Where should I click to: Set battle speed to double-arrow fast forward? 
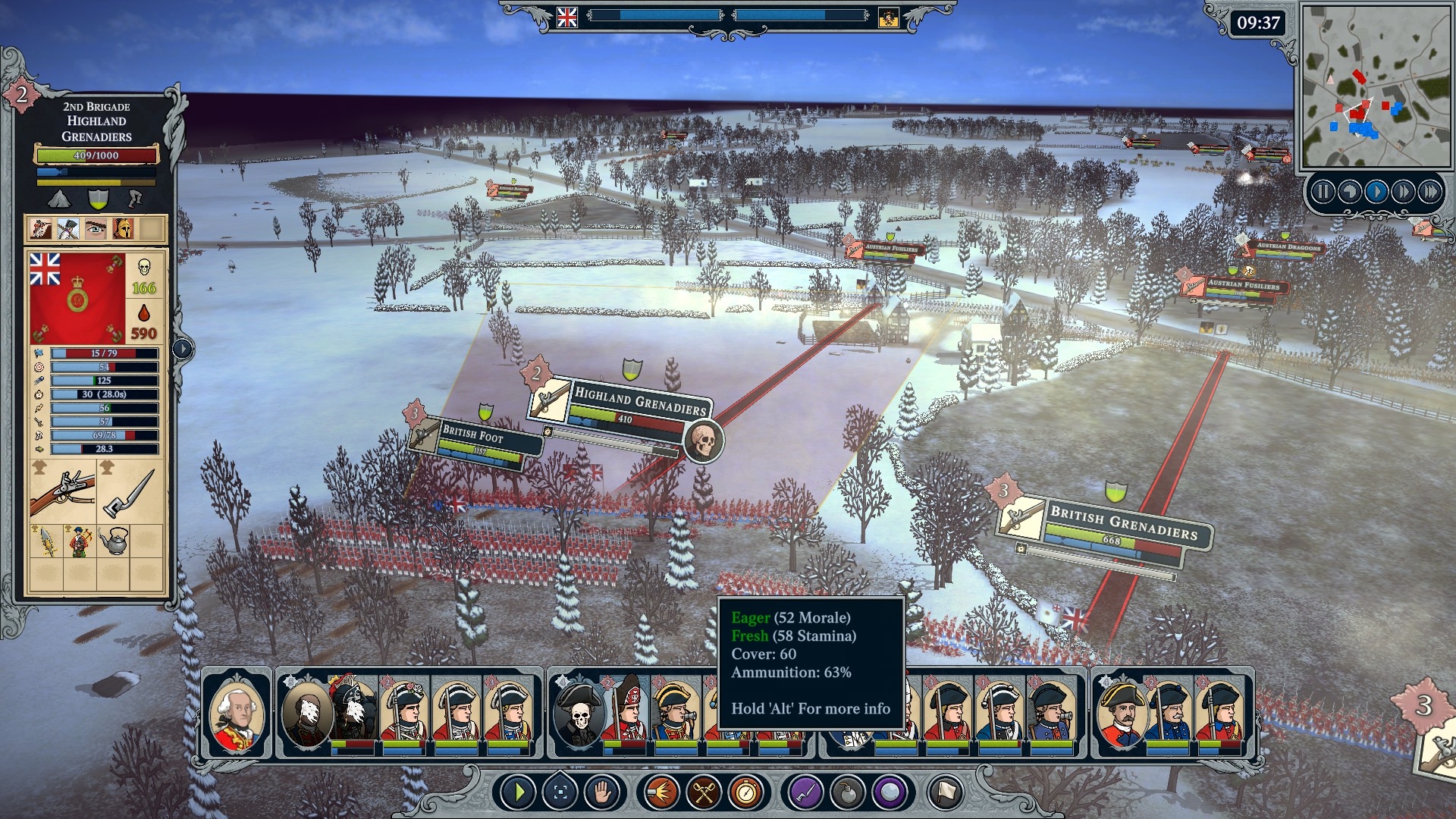pyautogui.click(x=1403, y=192)
